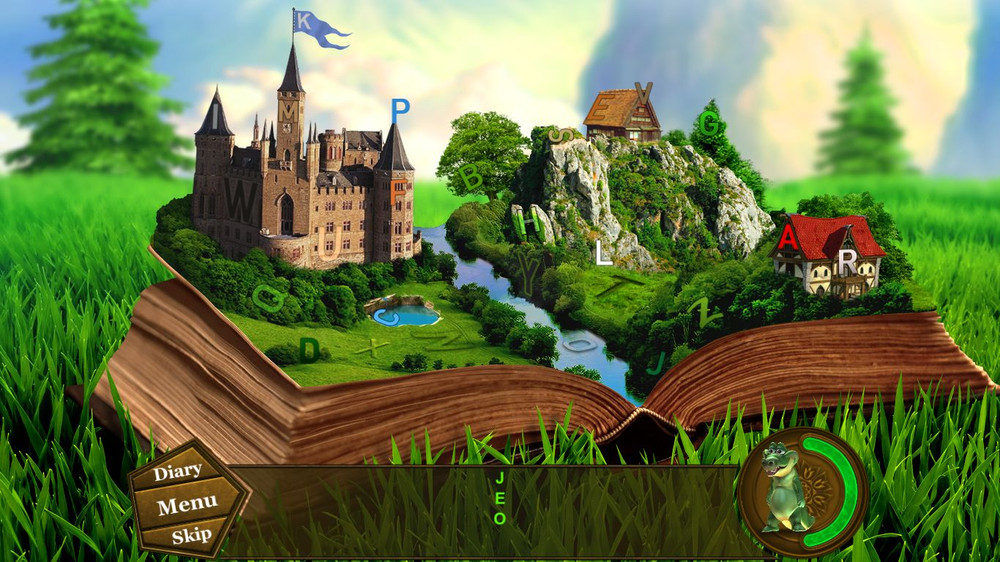Skip this letter puzzle
This screenshot has height=562, width=1000.
(191, 535)
